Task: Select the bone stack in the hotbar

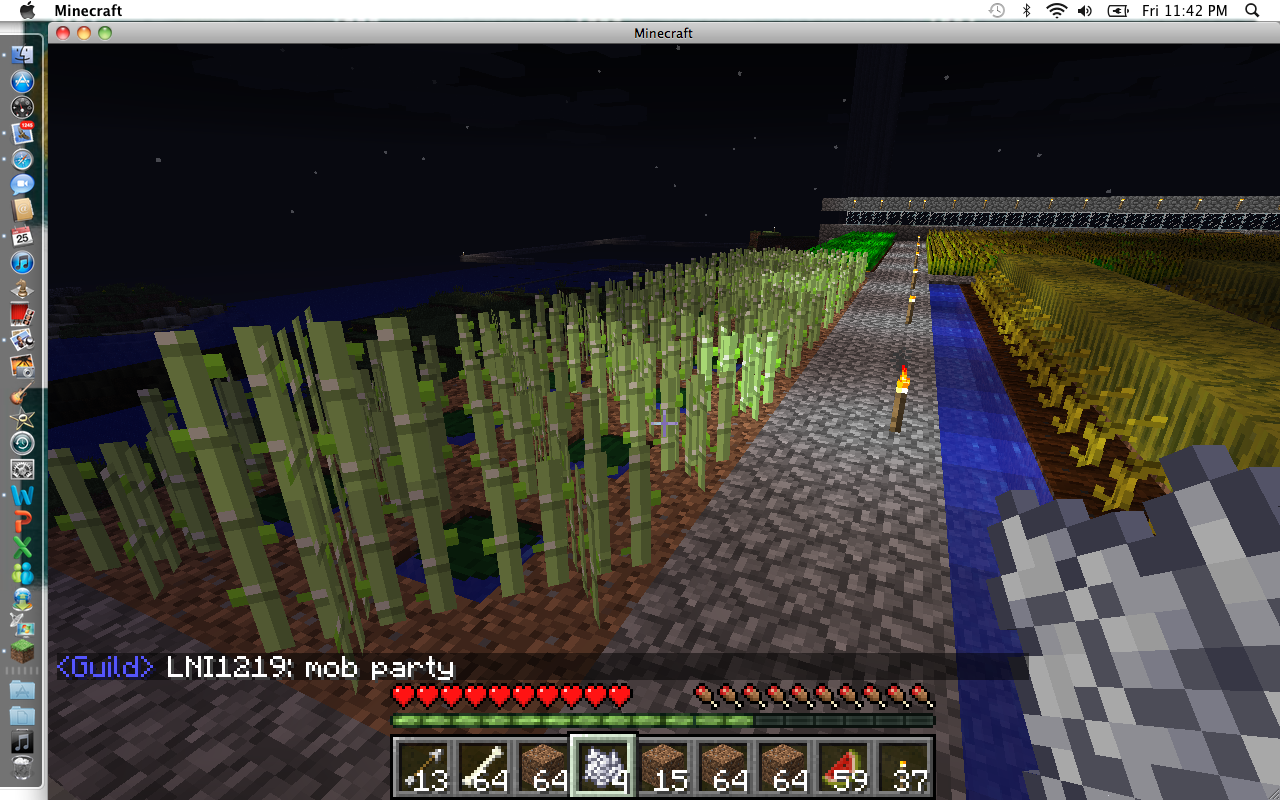Action: pyautogui.click(x=483, y=765)
